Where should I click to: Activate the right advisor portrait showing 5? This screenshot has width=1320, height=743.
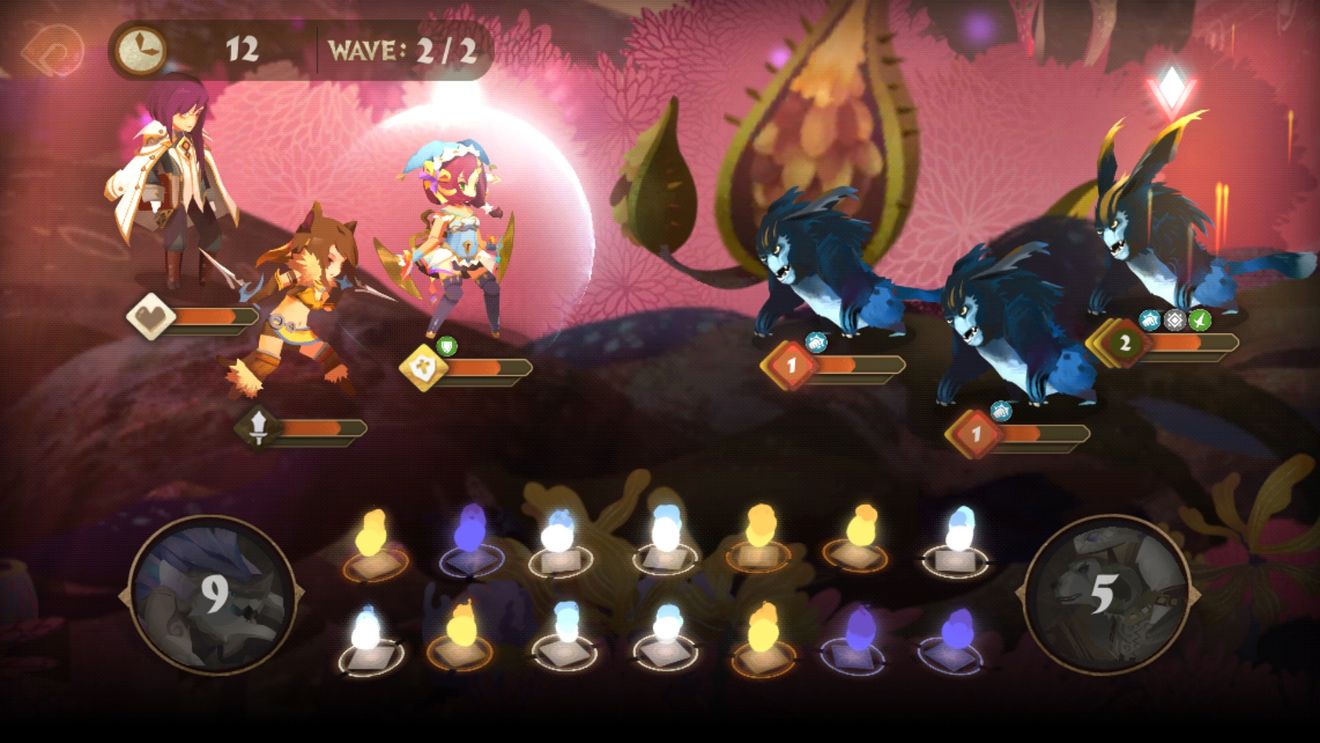point(1105,595)
